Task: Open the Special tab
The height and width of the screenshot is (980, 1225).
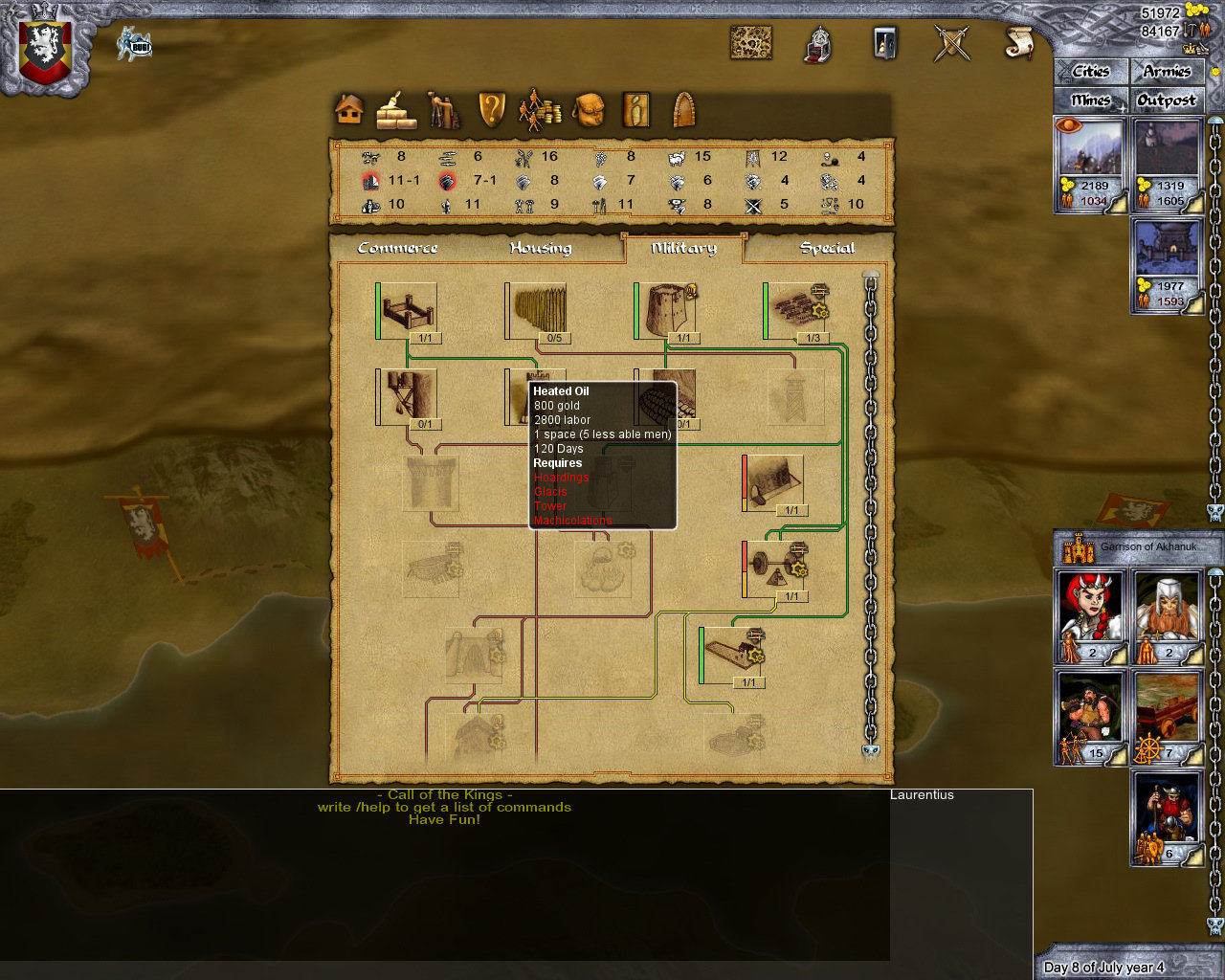Action: tap(828, 247)
